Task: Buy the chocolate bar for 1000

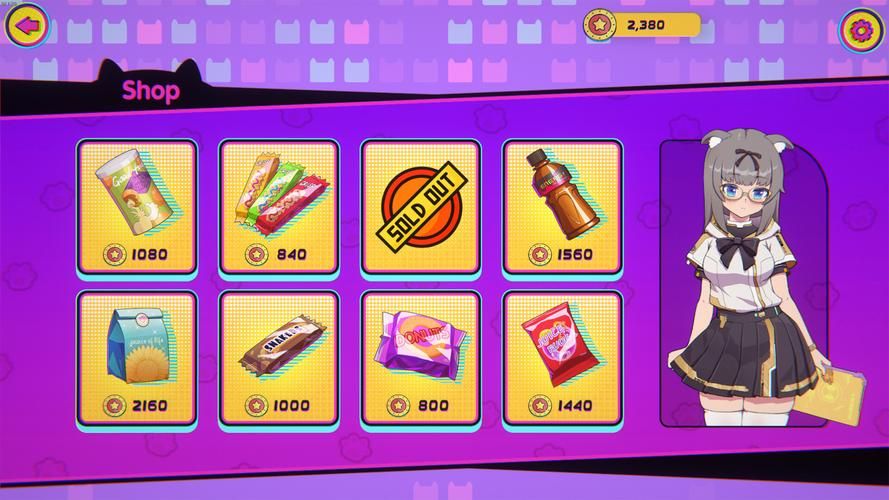Action: click(x=279, y=356)
